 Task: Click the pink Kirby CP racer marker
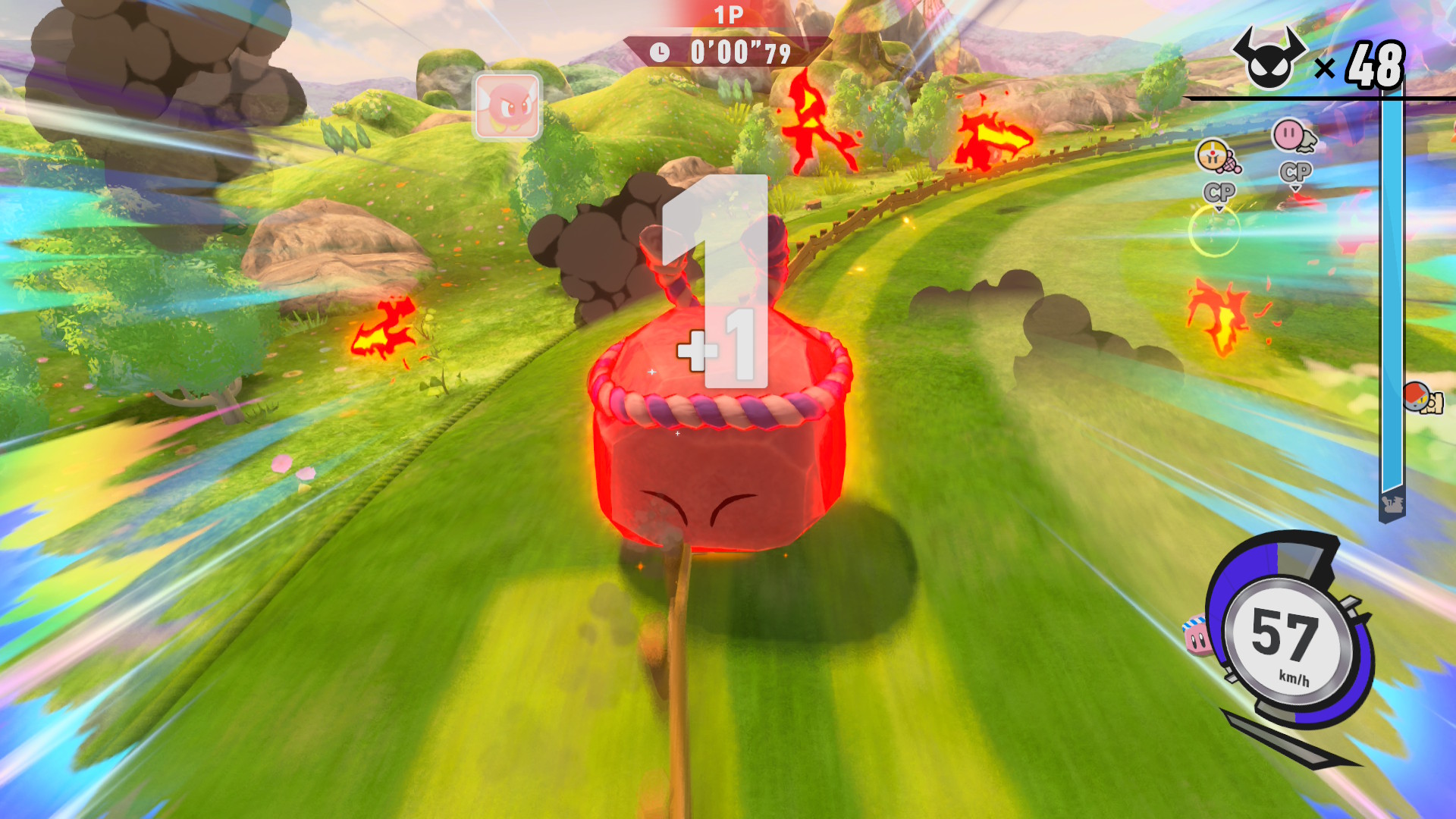[x=1293, y=136]
